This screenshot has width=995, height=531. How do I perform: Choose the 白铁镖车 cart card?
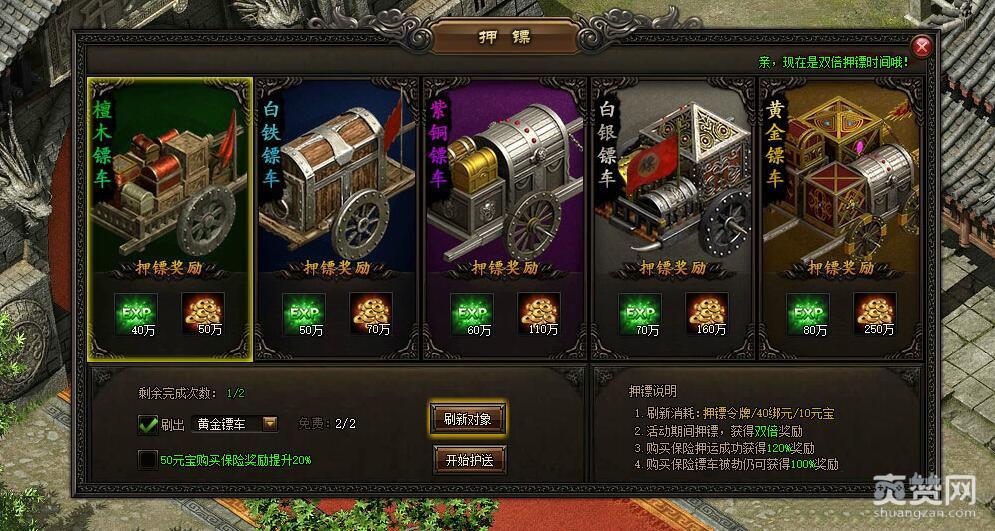click(336, 180)
